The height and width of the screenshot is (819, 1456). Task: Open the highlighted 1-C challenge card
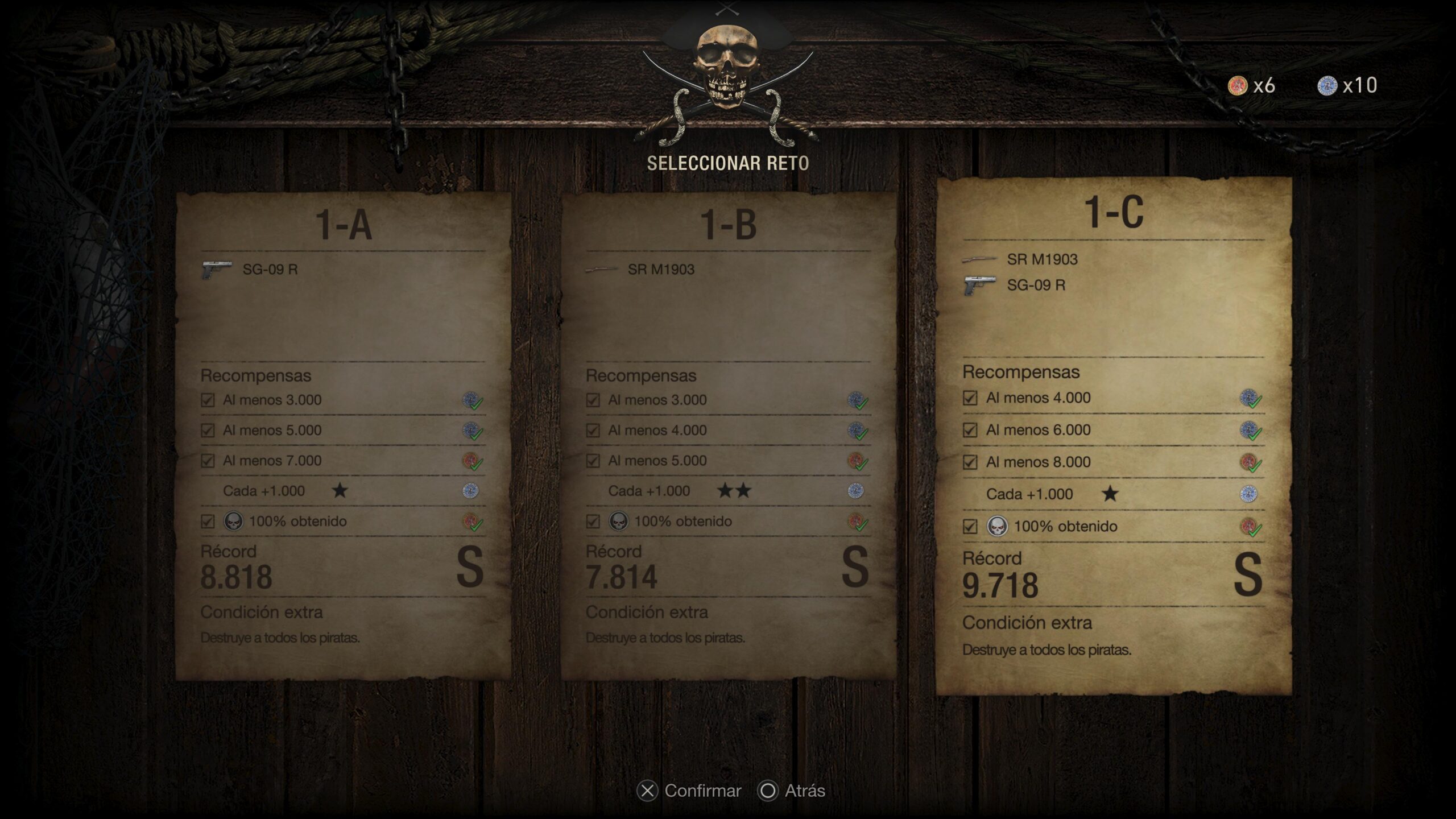(1114, 435)
